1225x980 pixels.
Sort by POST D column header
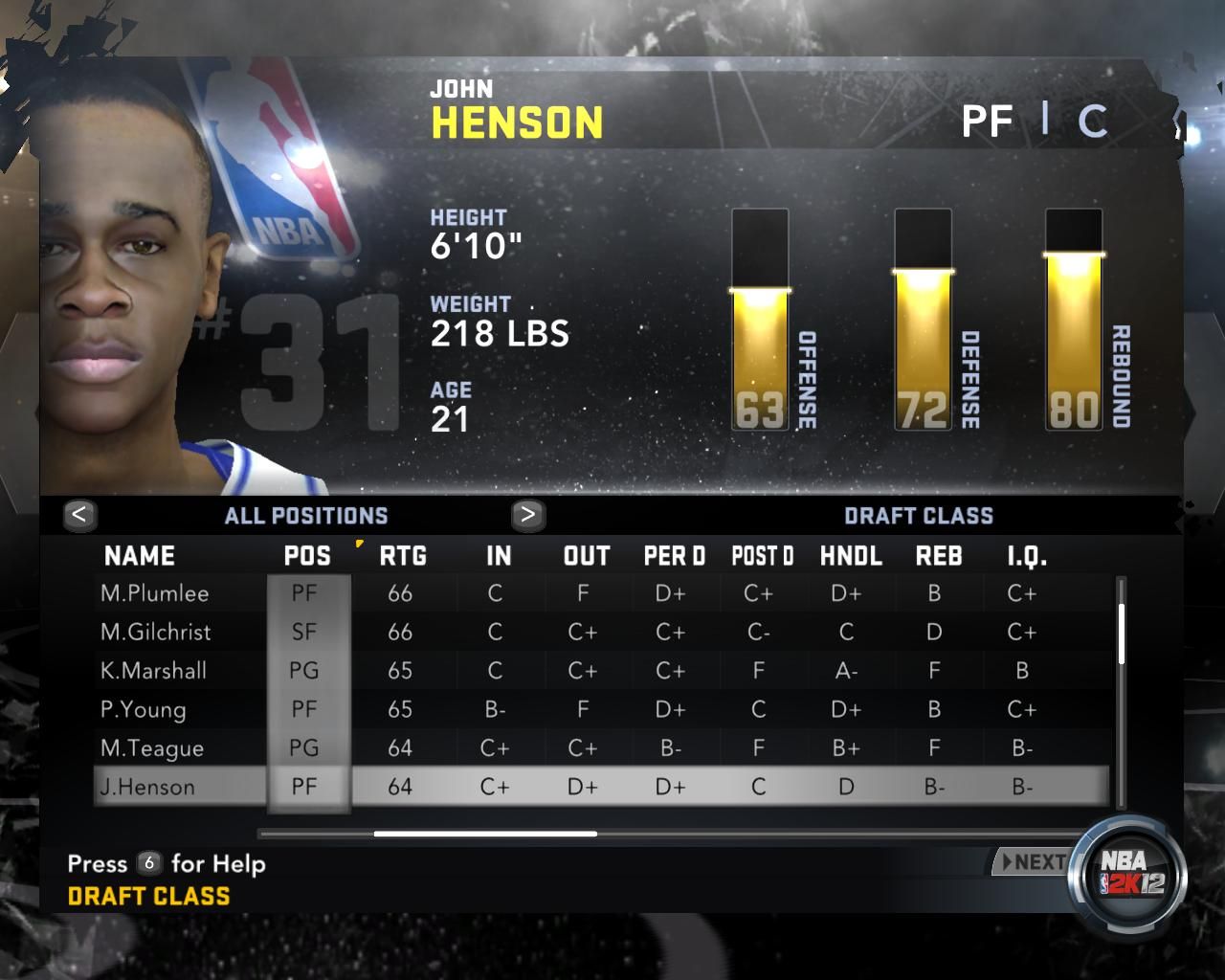point(763,556)
